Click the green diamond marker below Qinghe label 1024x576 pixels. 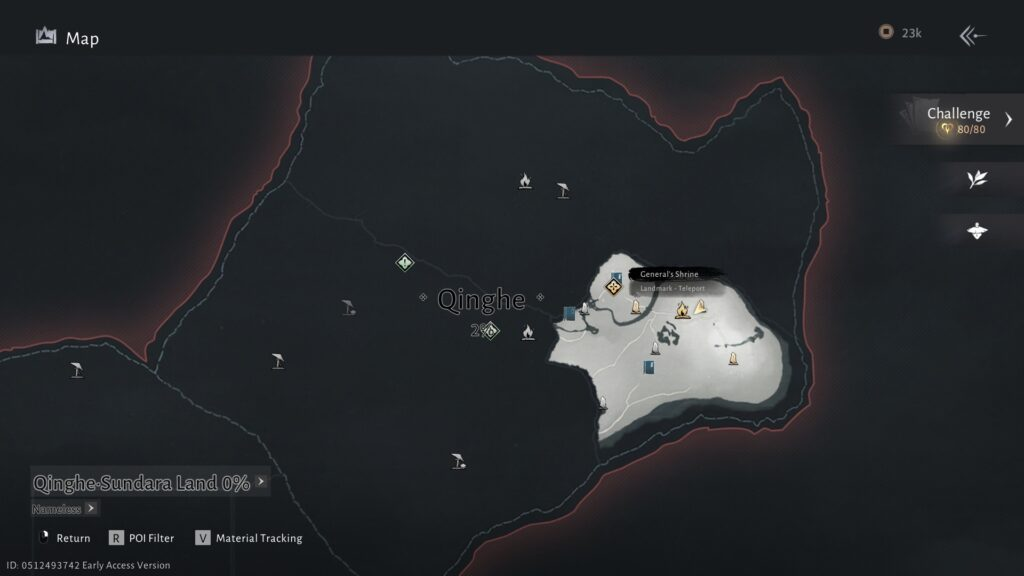coord(490,331)
